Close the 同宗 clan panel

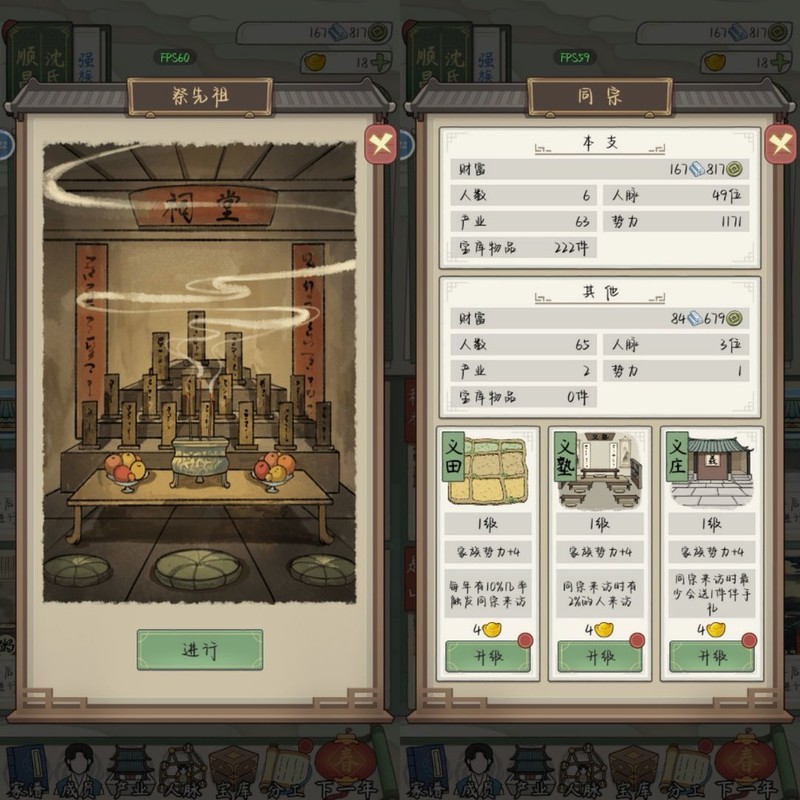(780, 144)
